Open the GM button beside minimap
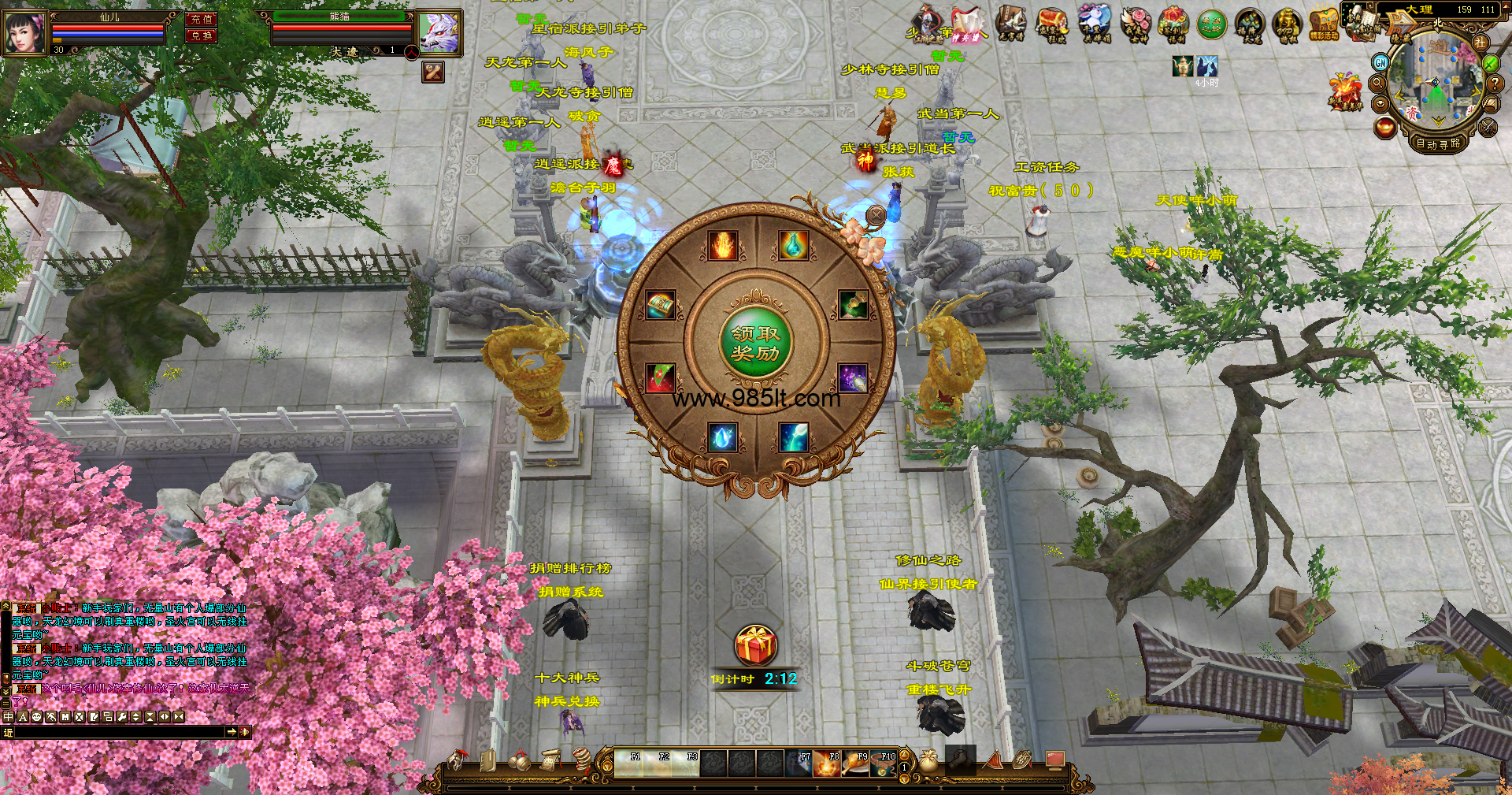Viewport: 1512px width, 795px height. pyautogui.click(x=1380, y=62)
